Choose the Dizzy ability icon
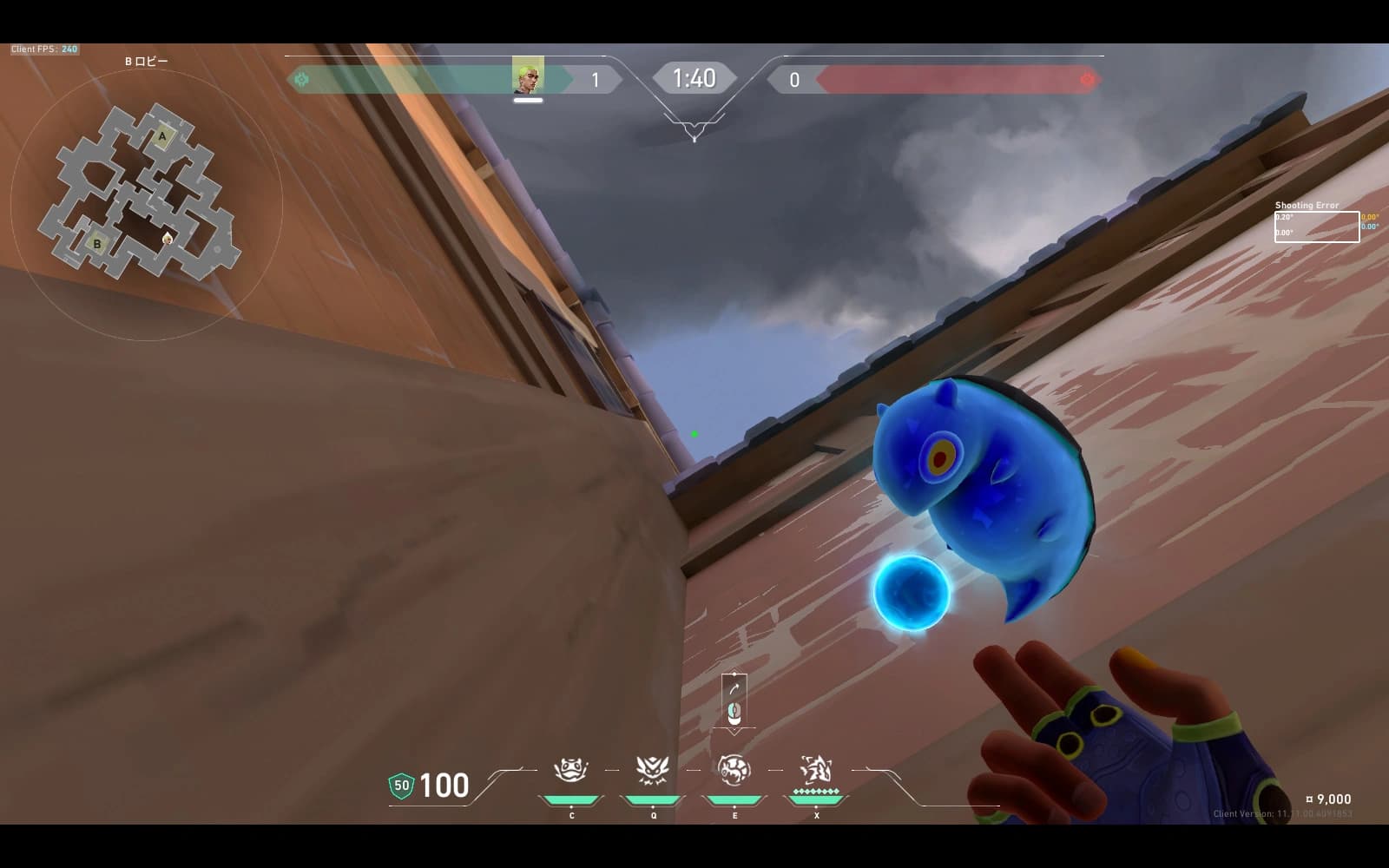This screenshot has height=868, width=1389. (x=734, y=770)
